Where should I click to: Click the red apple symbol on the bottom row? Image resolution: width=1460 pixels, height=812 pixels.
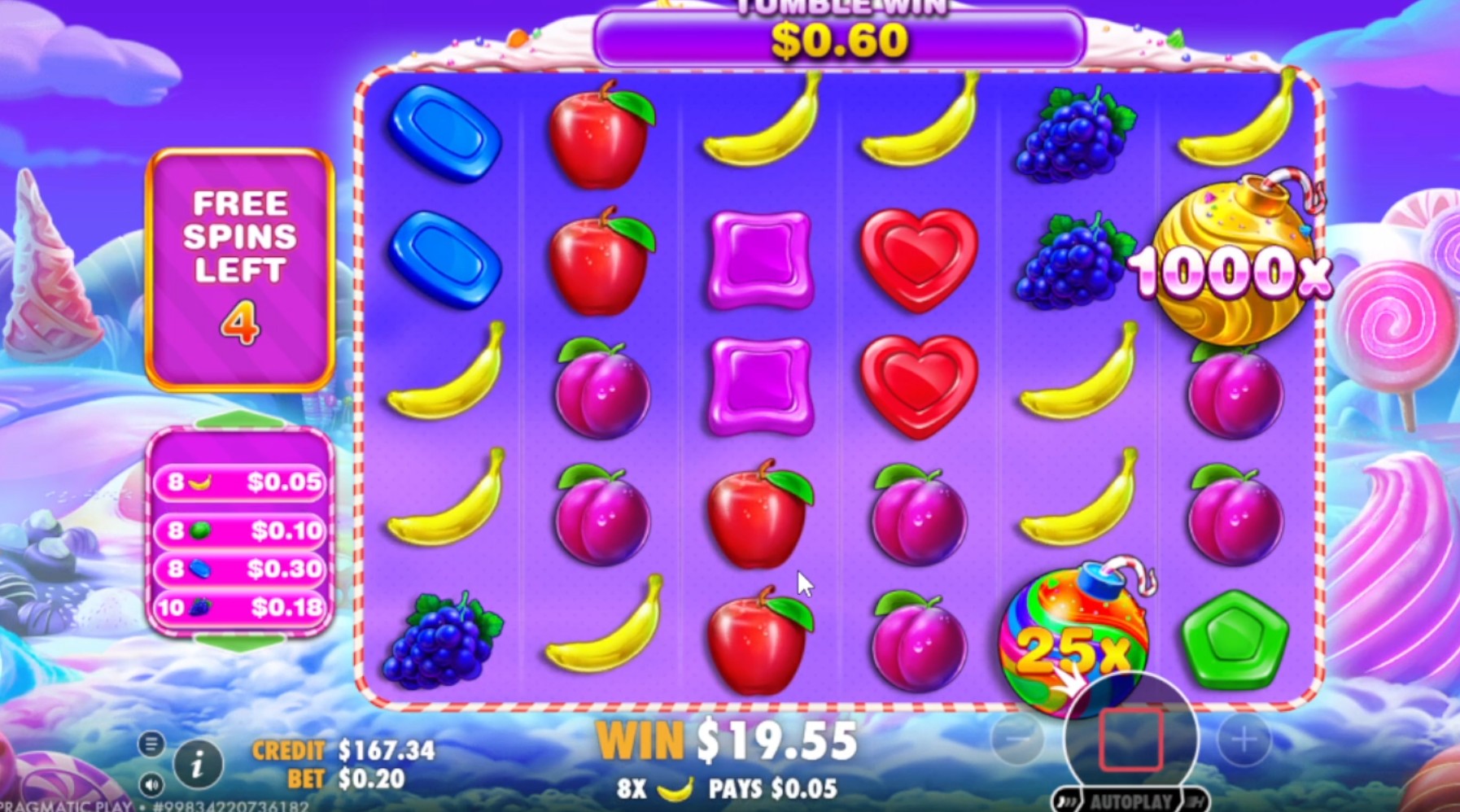[x=758, y=643]
